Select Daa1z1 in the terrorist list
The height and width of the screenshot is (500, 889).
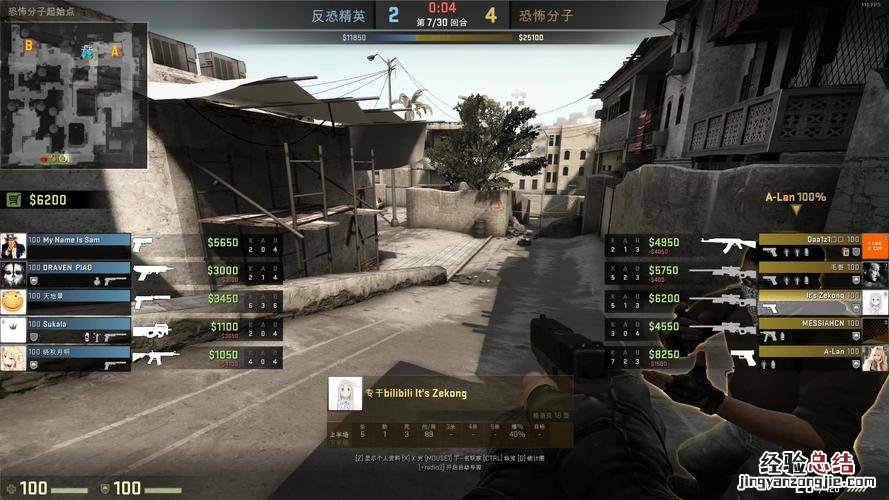pyautogui.click(x=808, y=241)
